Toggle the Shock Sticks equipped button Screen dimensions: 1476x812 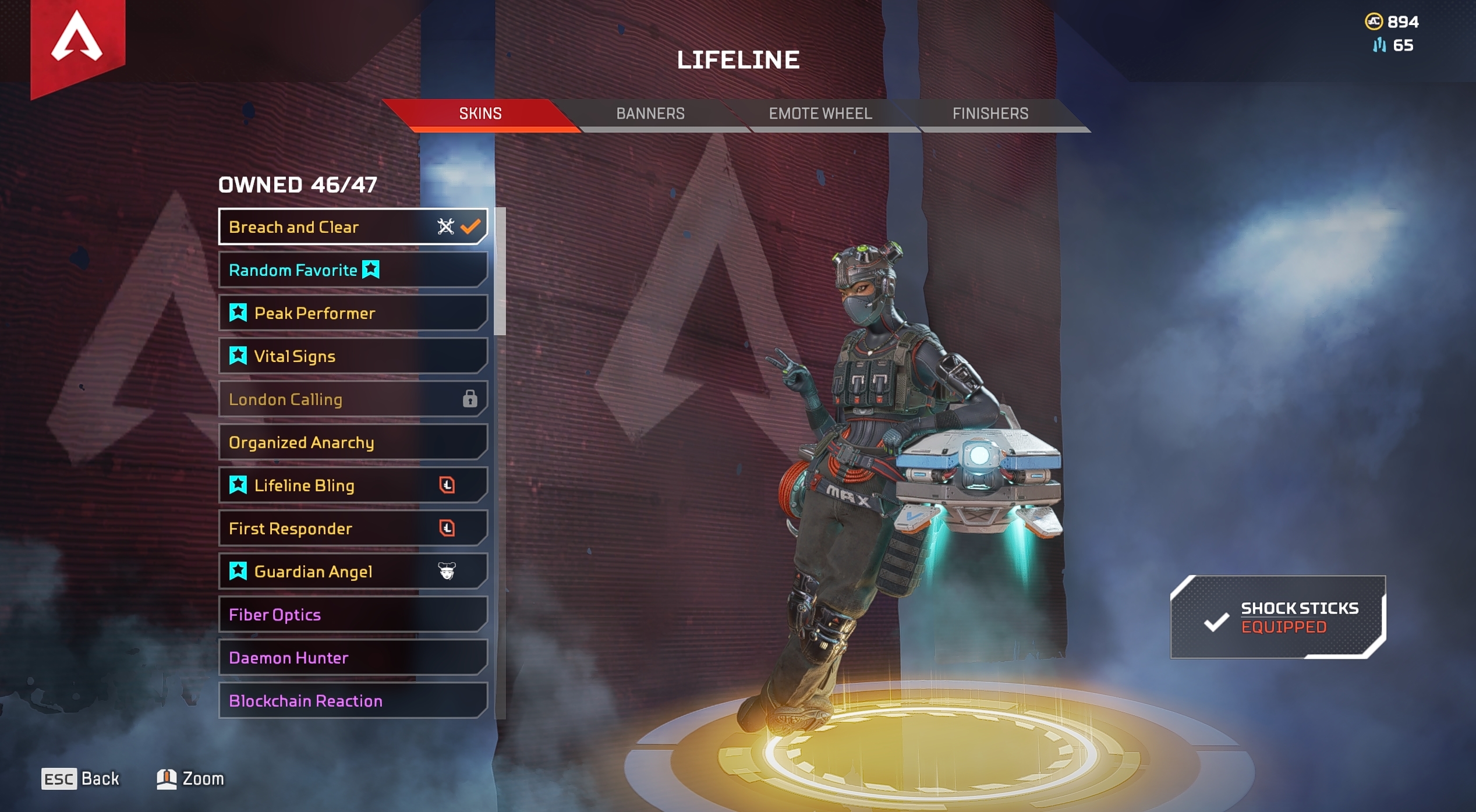tap(1278, 617)
